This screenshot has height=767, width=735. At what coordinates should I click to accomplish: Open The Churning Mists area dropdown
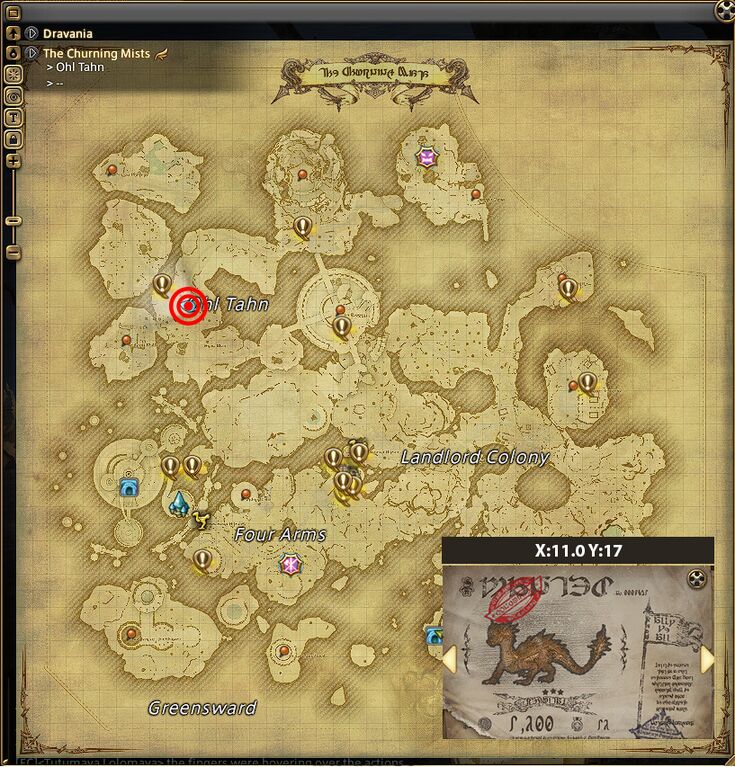(x=32, y=53)
